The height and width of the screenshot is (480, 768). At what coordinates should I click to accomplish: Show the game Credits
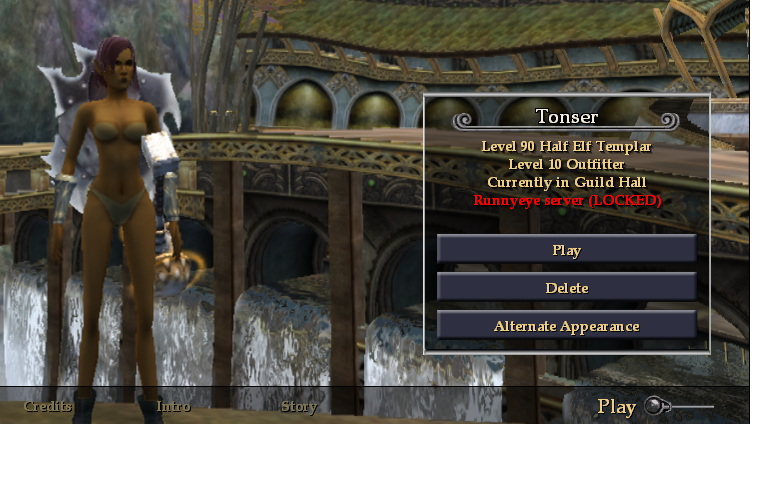point(48,406)
